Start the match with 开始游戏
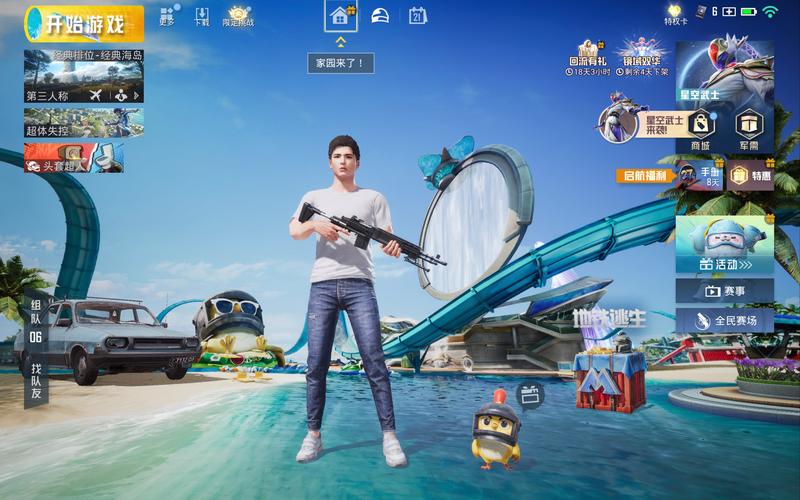Image resolution: width=800 pixels, height=500 pixels. 84,24
